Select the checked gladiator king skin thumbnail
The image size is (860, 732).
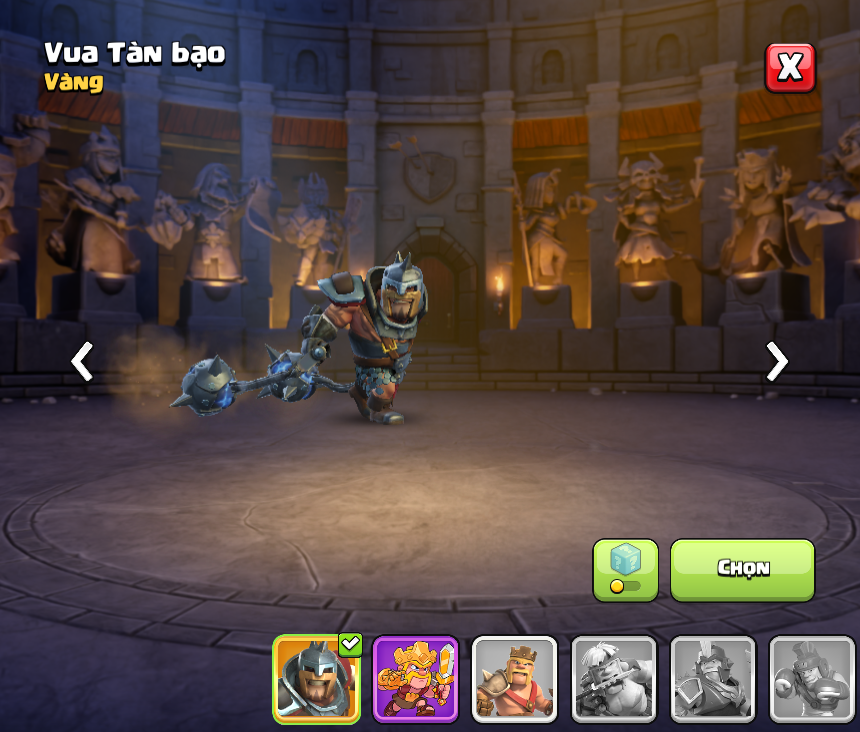point(317,680)
